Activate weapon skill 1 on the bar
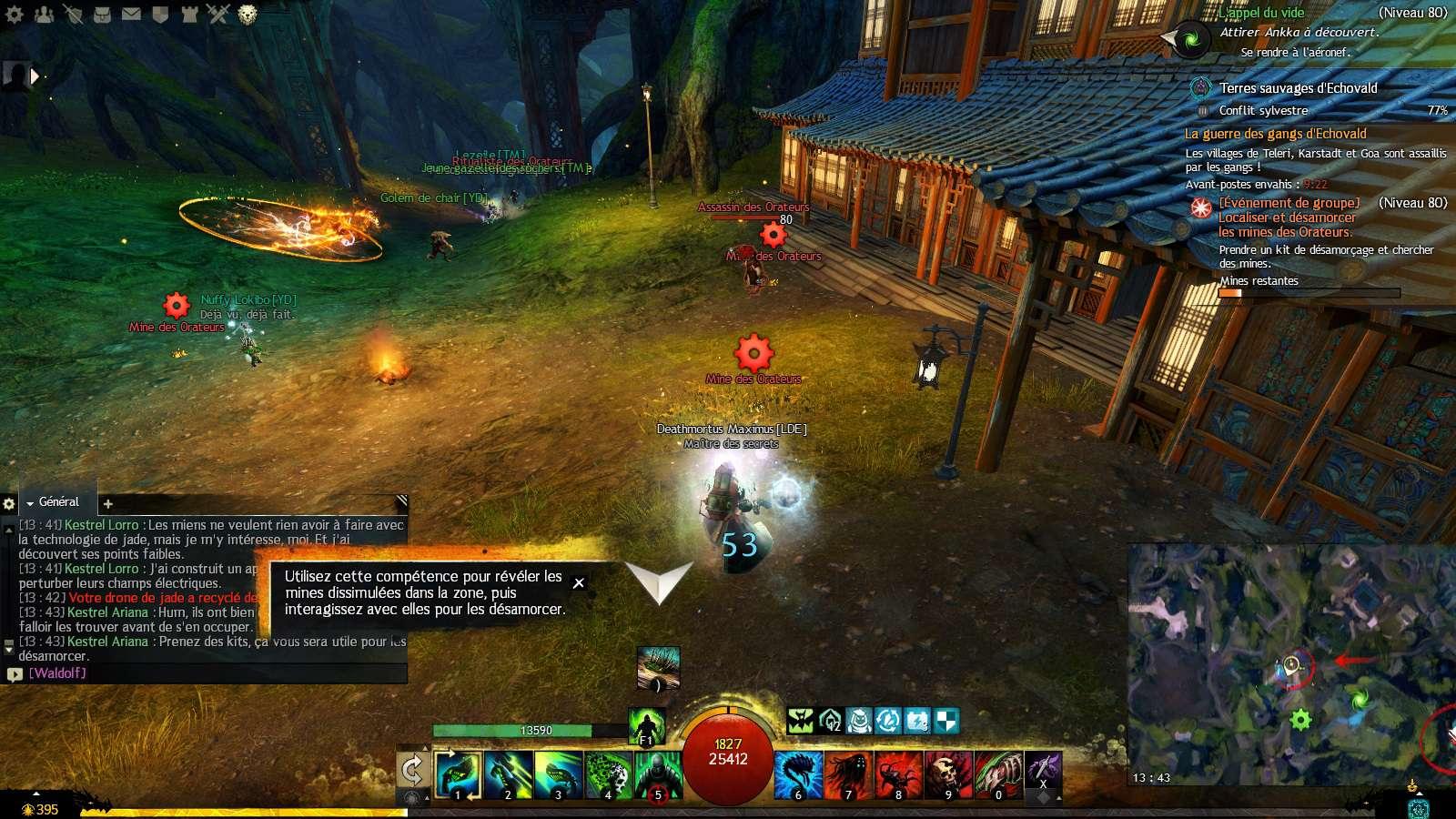This screenshot has width=1456, height=819. coord(458,774)
